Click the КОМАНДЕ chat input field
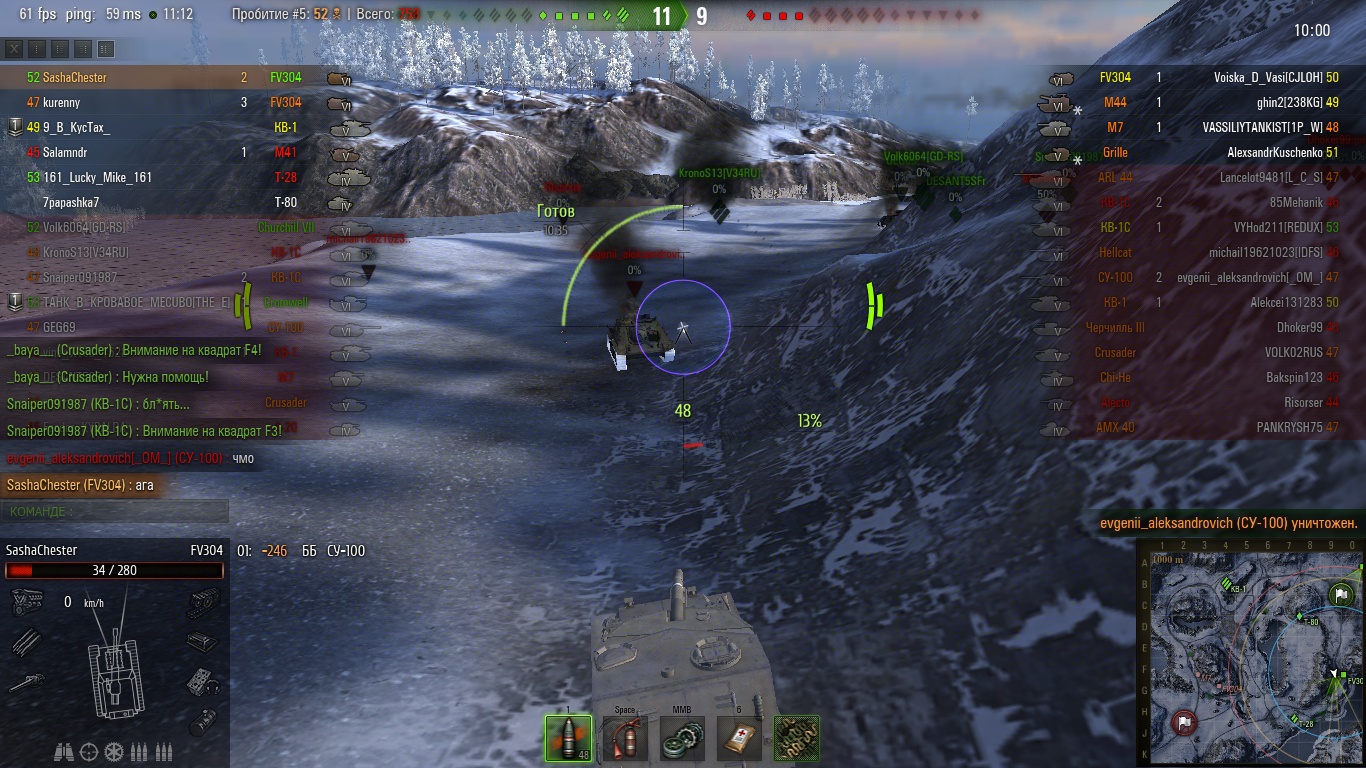Screen dimensions: 1366x768 point(115,511)
